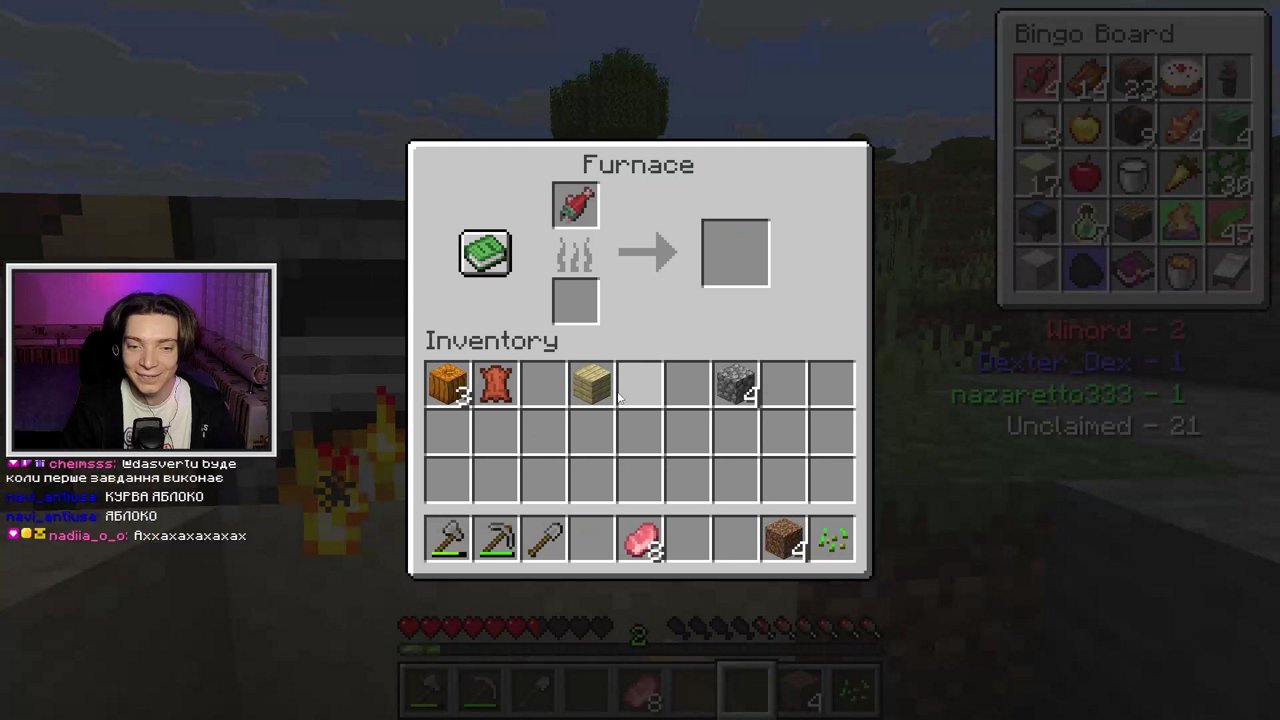Image resolution: width=1280 pixels, height=720 pixels.
Task: Pick up the dirt block stack in the hotbar
Action: coord(783,539)
